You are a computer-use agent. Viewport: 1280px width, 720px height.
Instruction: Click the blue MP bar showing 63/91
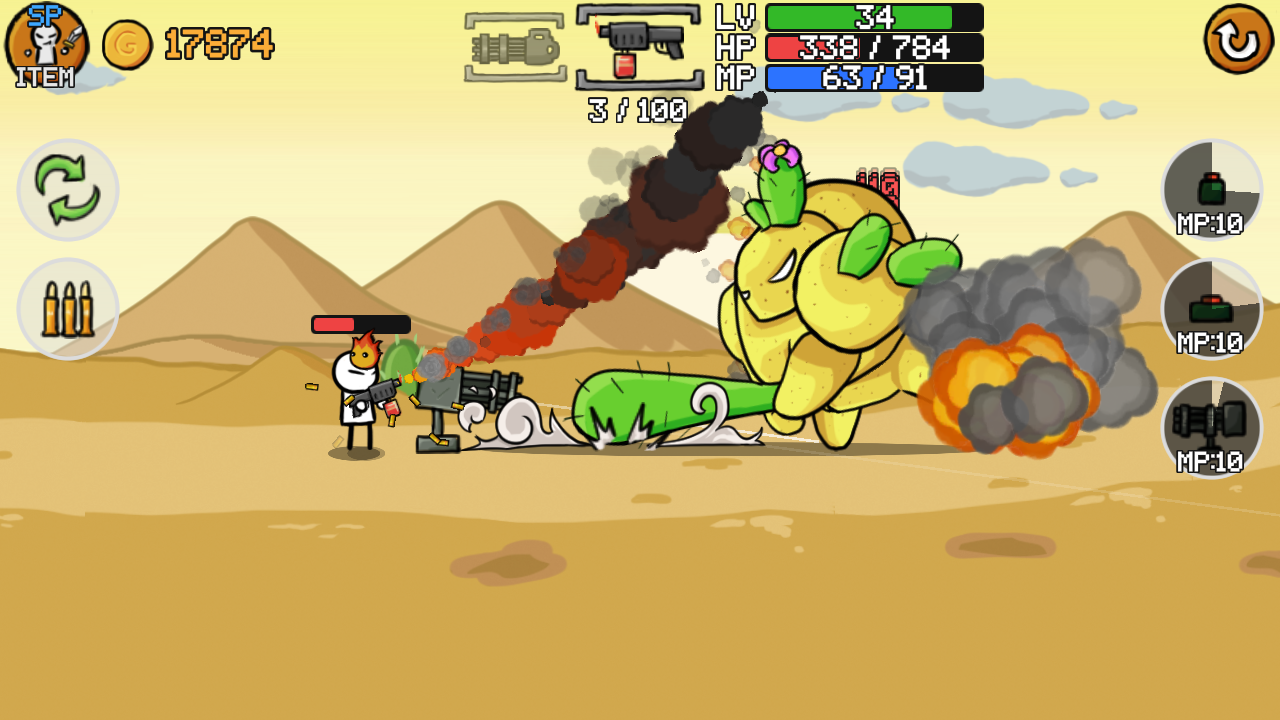click(870, 76)
